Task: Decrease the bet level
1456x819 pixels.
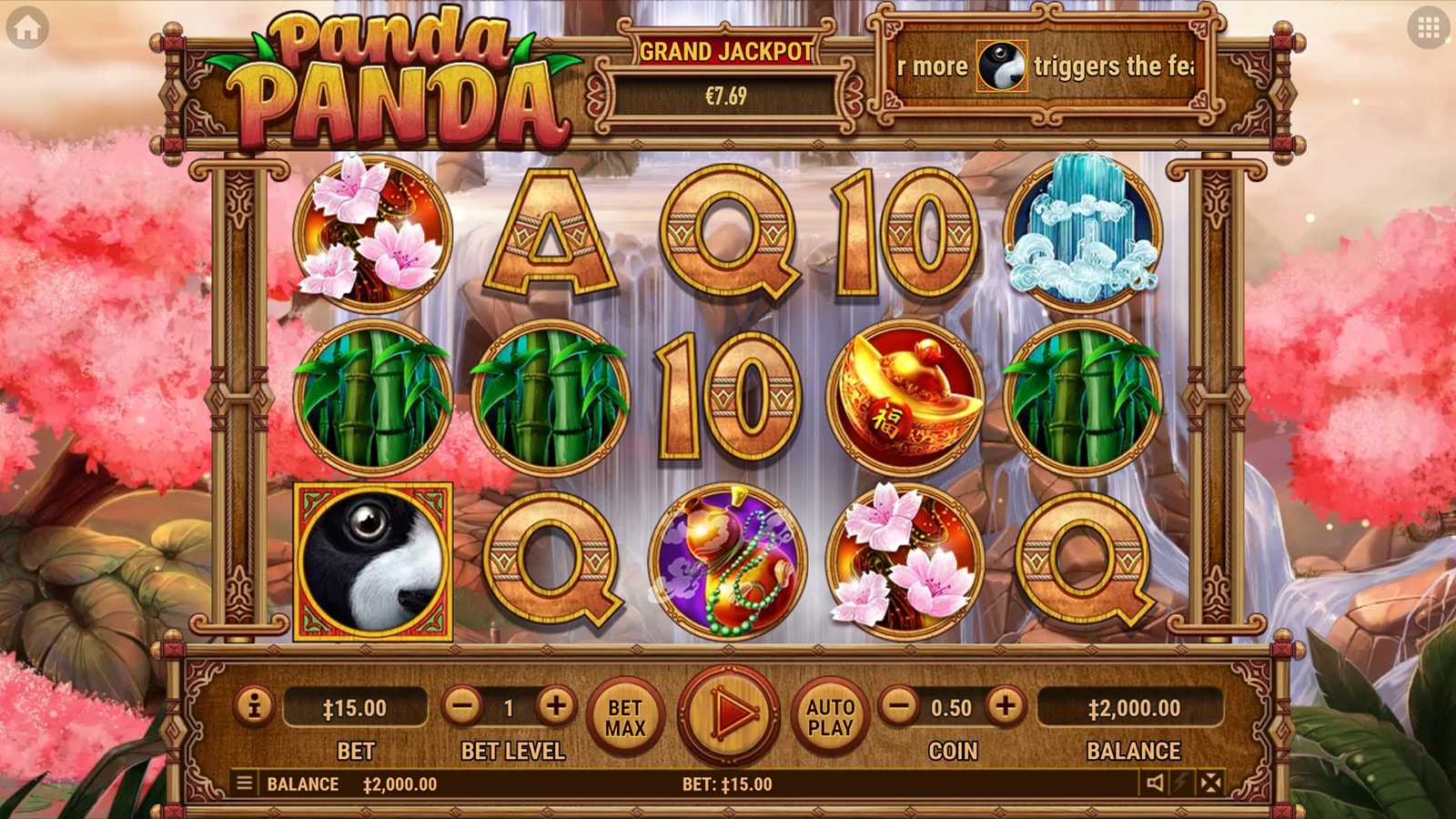Action: tap(463, 706)
